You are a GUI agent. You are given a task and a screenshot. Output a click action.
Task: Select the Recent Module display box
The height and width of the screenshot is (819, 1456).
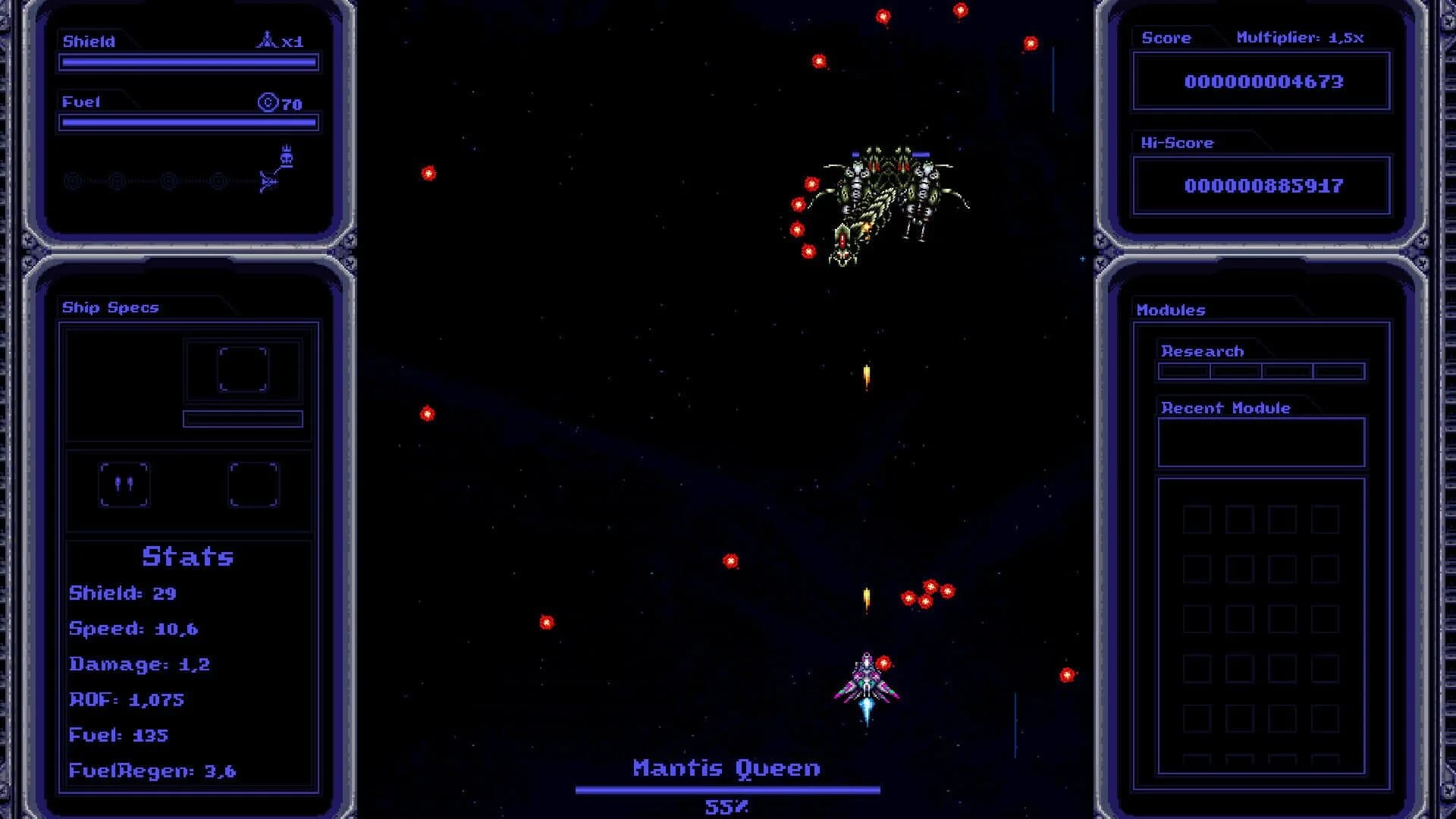pos(1260,441)
